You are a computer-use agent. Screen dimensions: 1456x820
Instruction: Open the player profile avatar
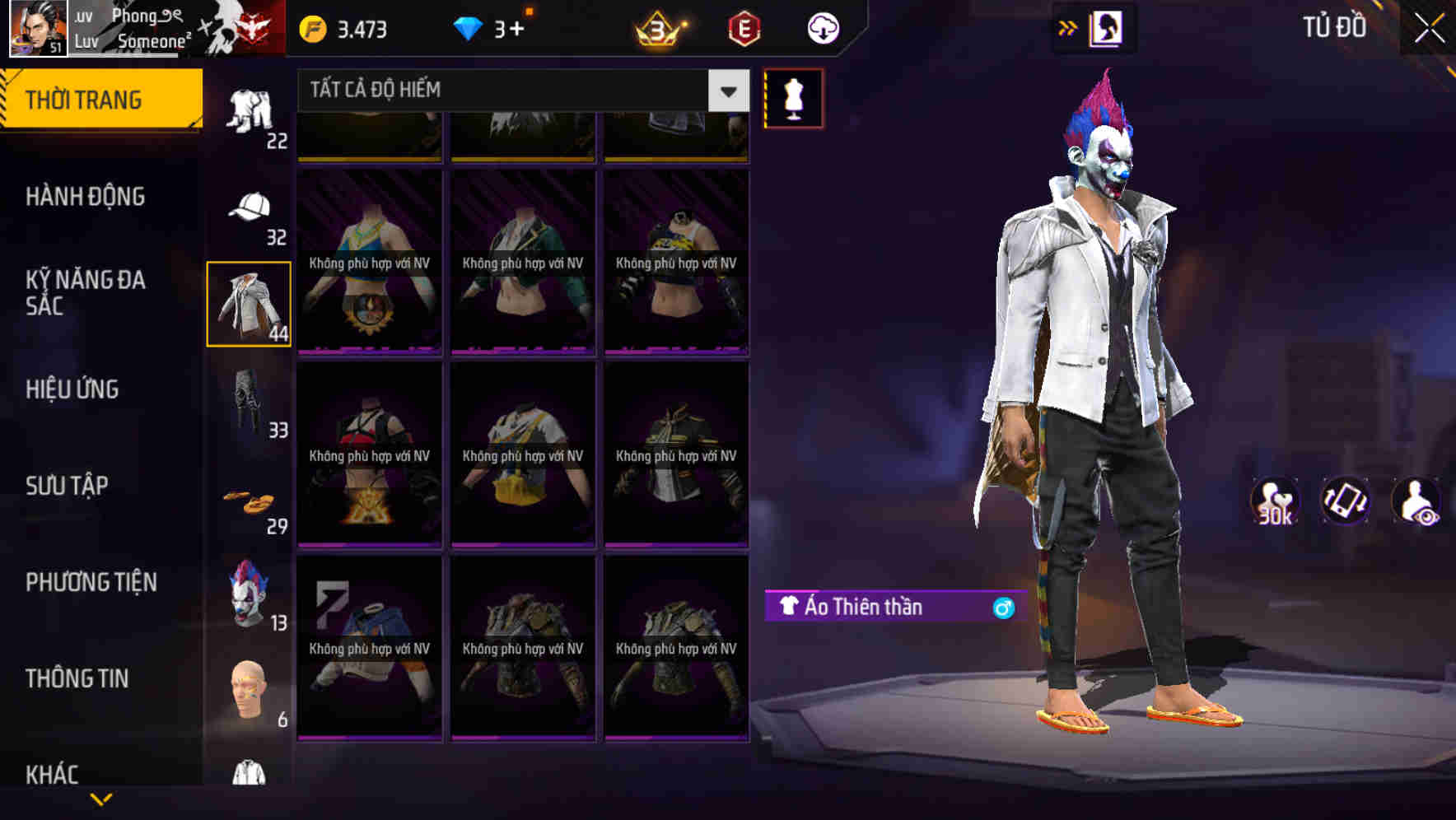point(37,29)
